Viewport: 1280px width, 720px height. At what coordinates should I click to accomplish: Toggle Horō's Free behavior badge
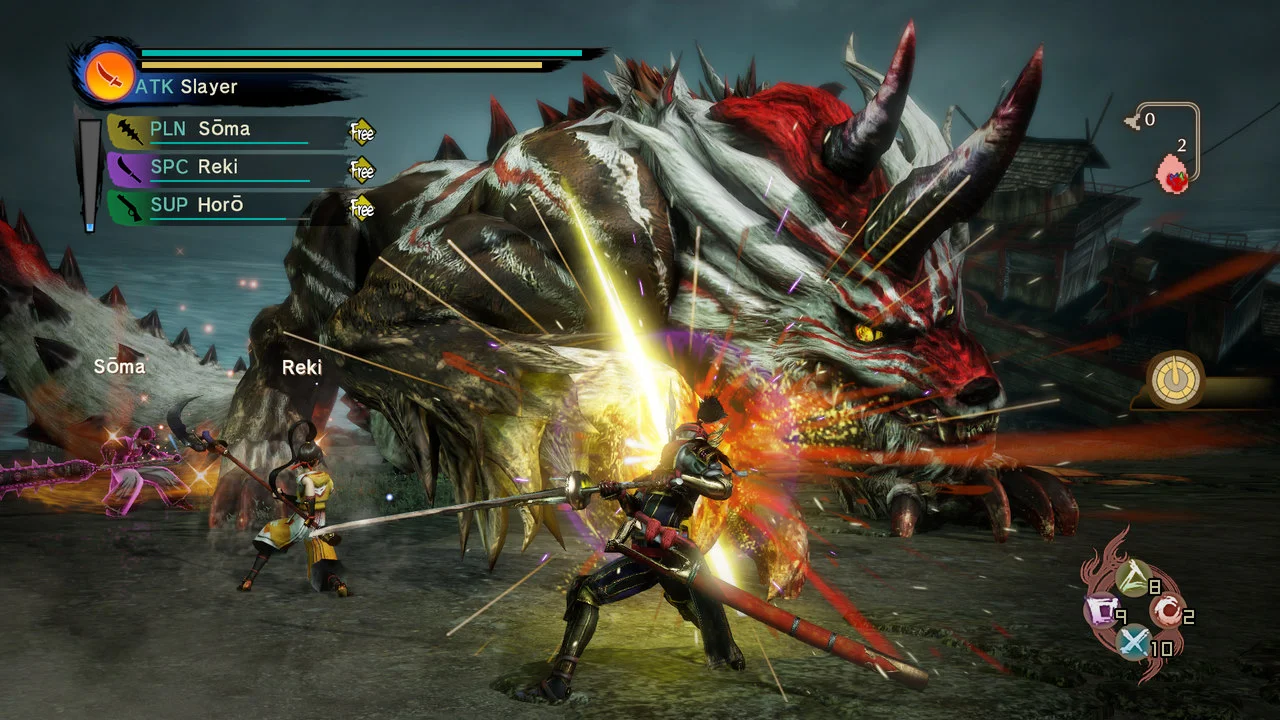(361, 208)
